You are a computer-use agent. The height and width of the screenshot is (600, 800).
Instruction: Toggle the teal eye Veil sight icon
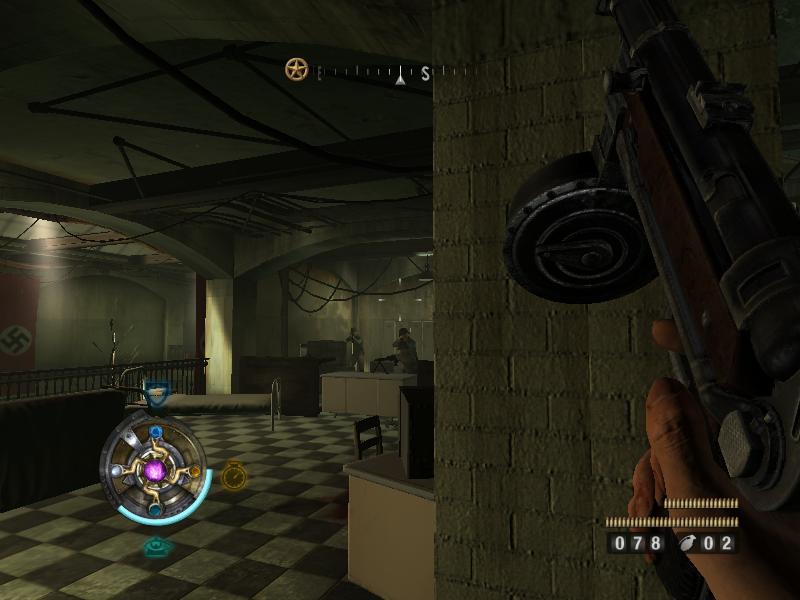155,546
